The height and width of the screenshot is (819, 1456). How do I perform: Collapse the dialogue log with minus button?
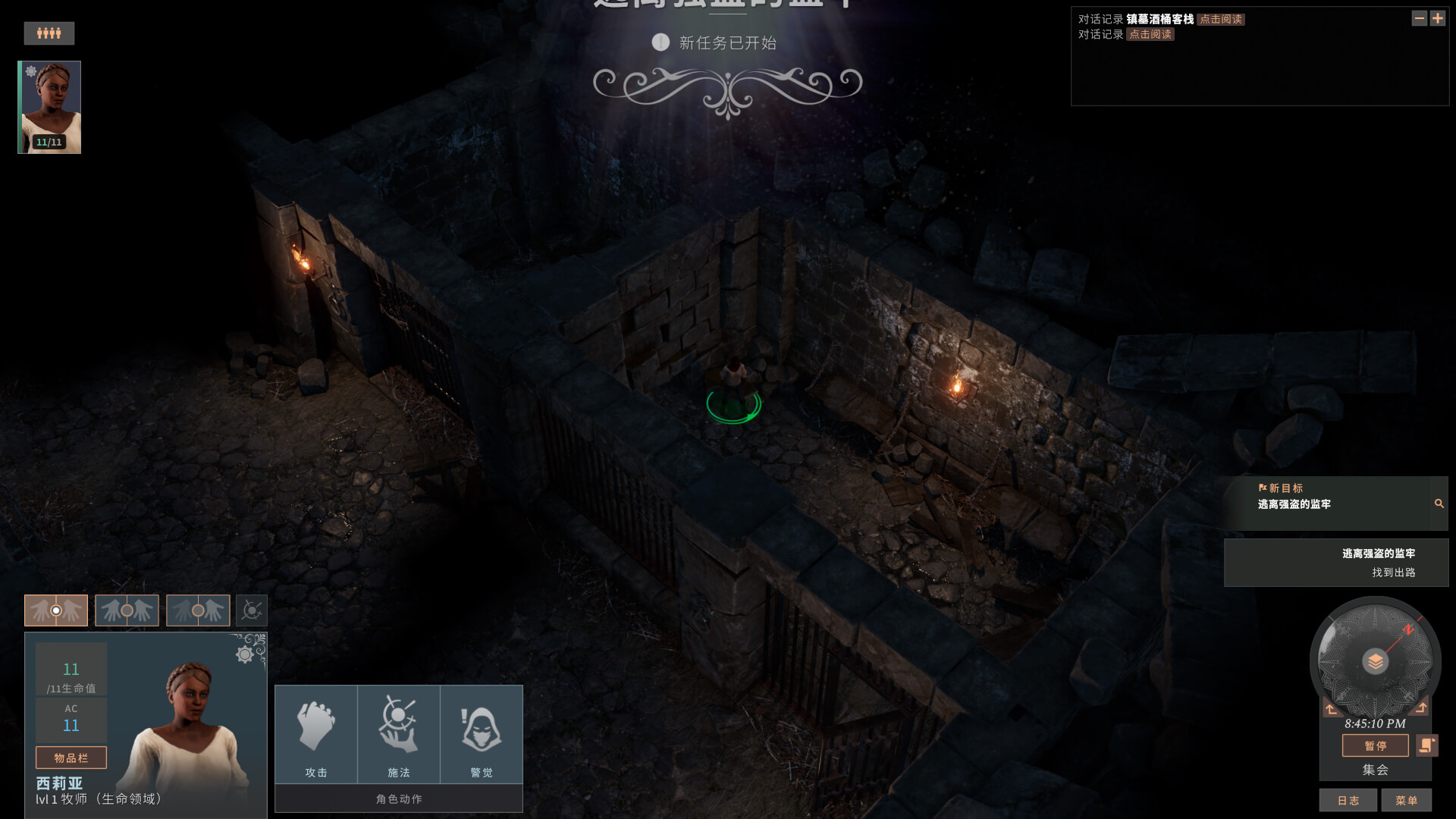(1419, 18)
